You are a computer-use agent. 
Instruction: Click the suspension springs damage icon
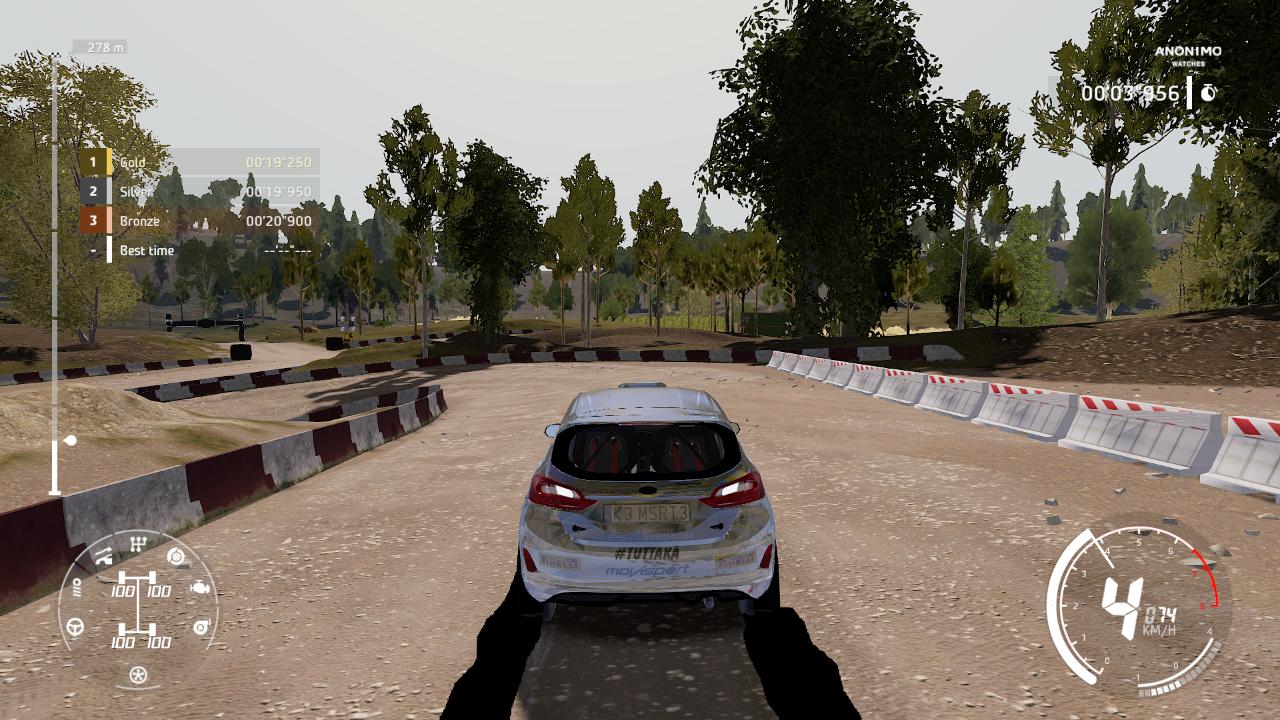[x=78, y=587]
